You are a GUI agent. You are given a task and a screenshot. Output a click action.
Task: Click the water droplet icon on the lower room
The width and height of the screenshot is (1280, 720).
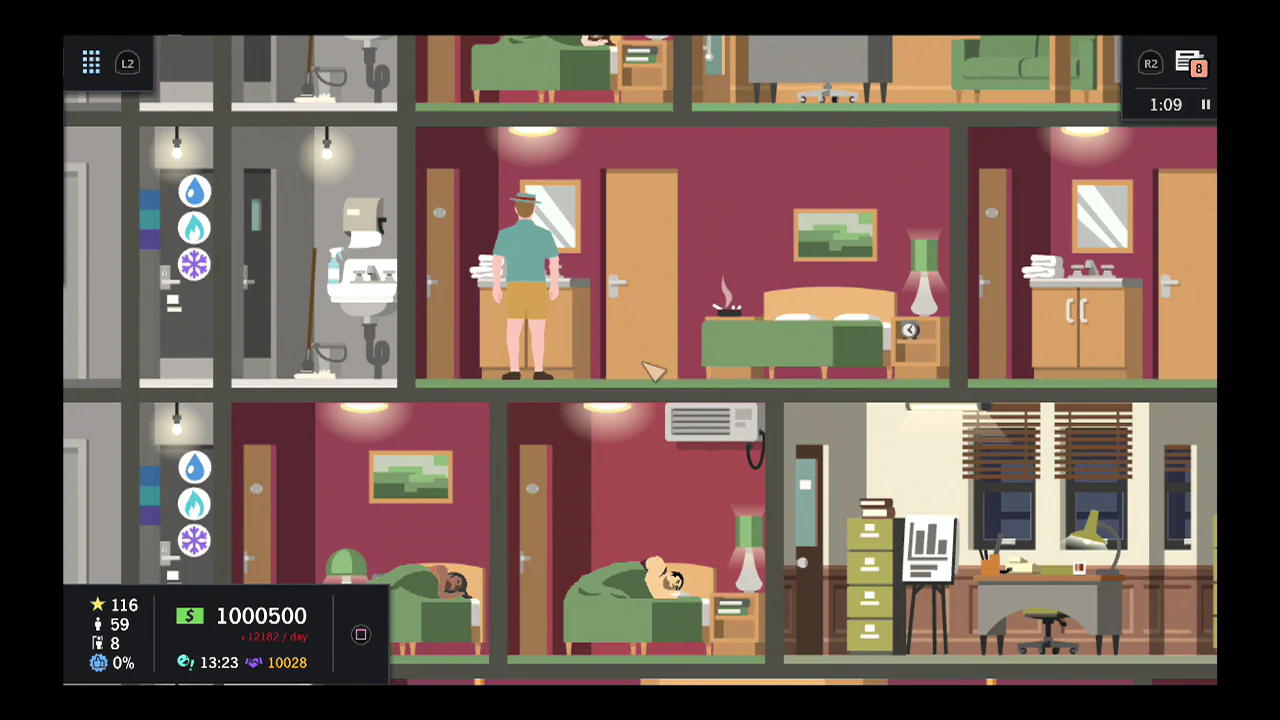[x=194, y=467]
